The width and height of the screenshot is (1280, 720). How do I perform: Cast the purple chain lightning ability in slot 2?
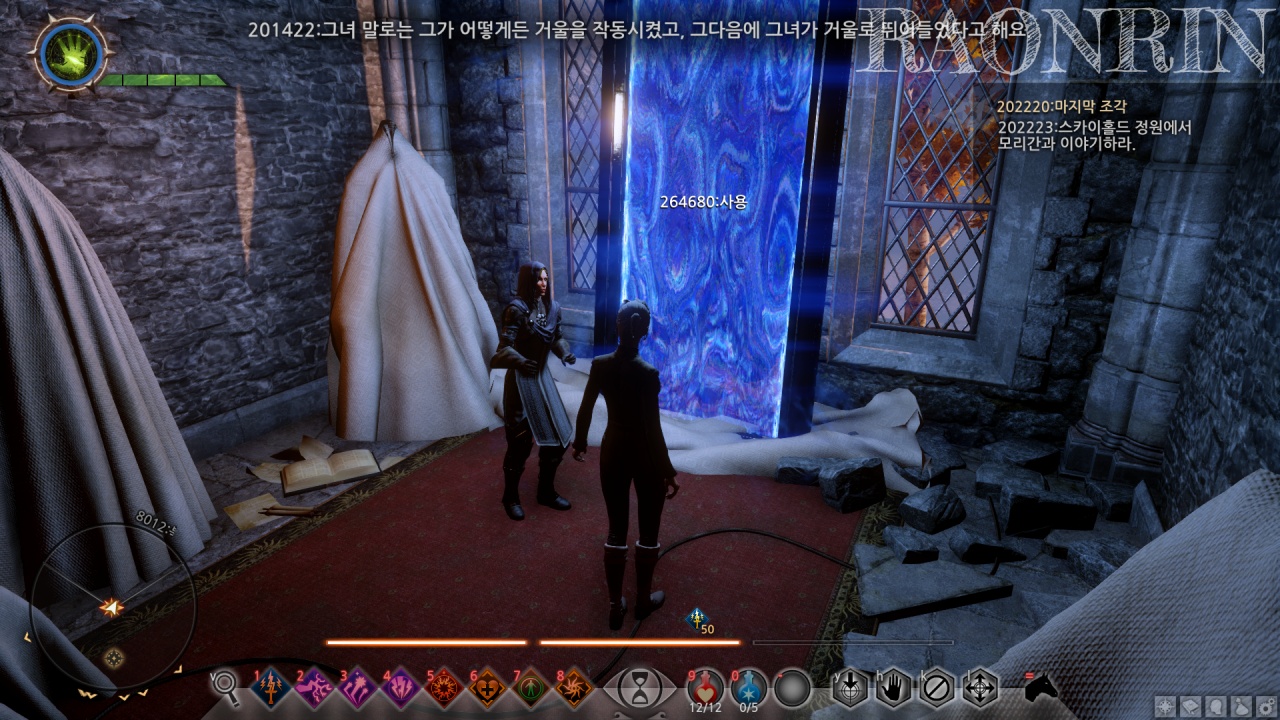tap(315, 688)
